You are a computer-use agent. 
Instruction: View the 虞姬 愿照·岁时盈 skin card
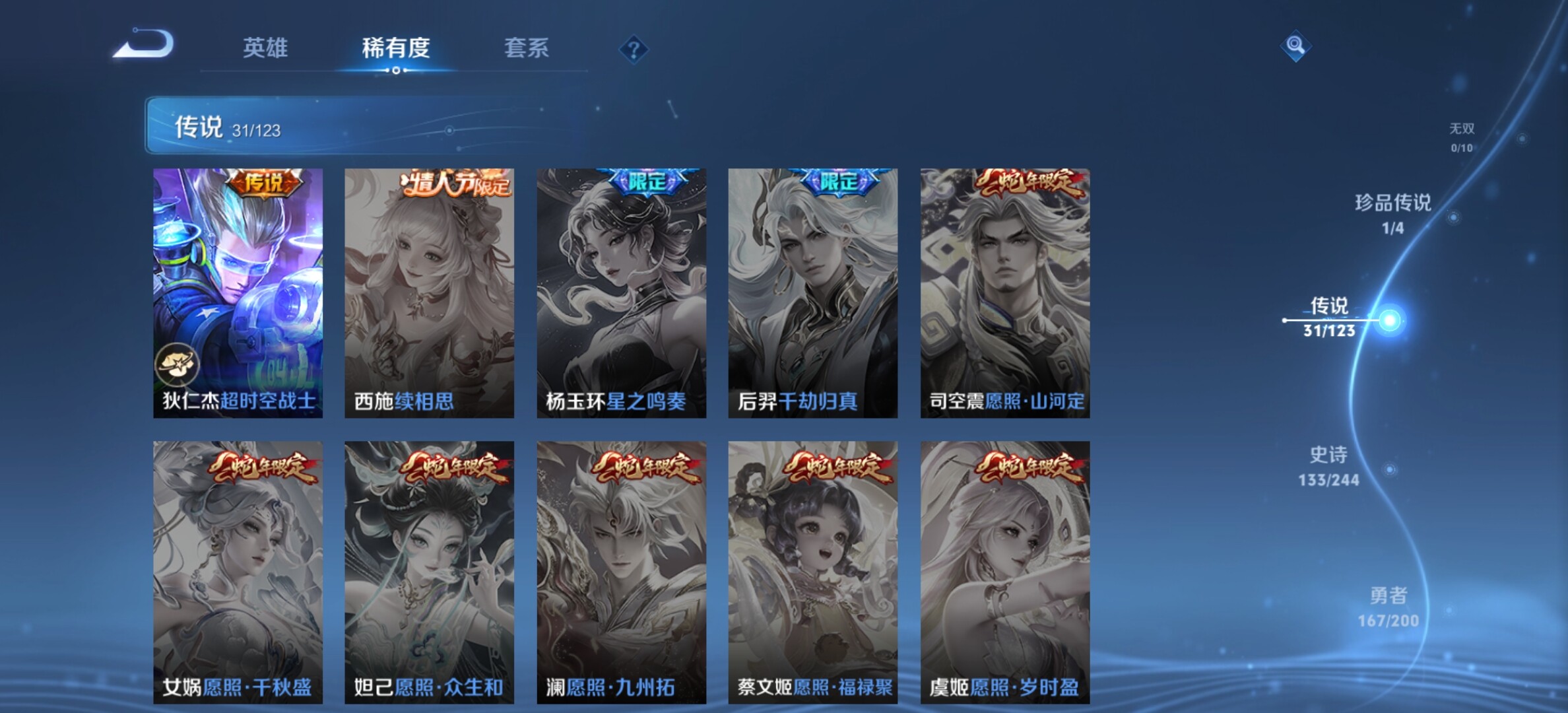pyautogui.click(x=1004, y=572)
